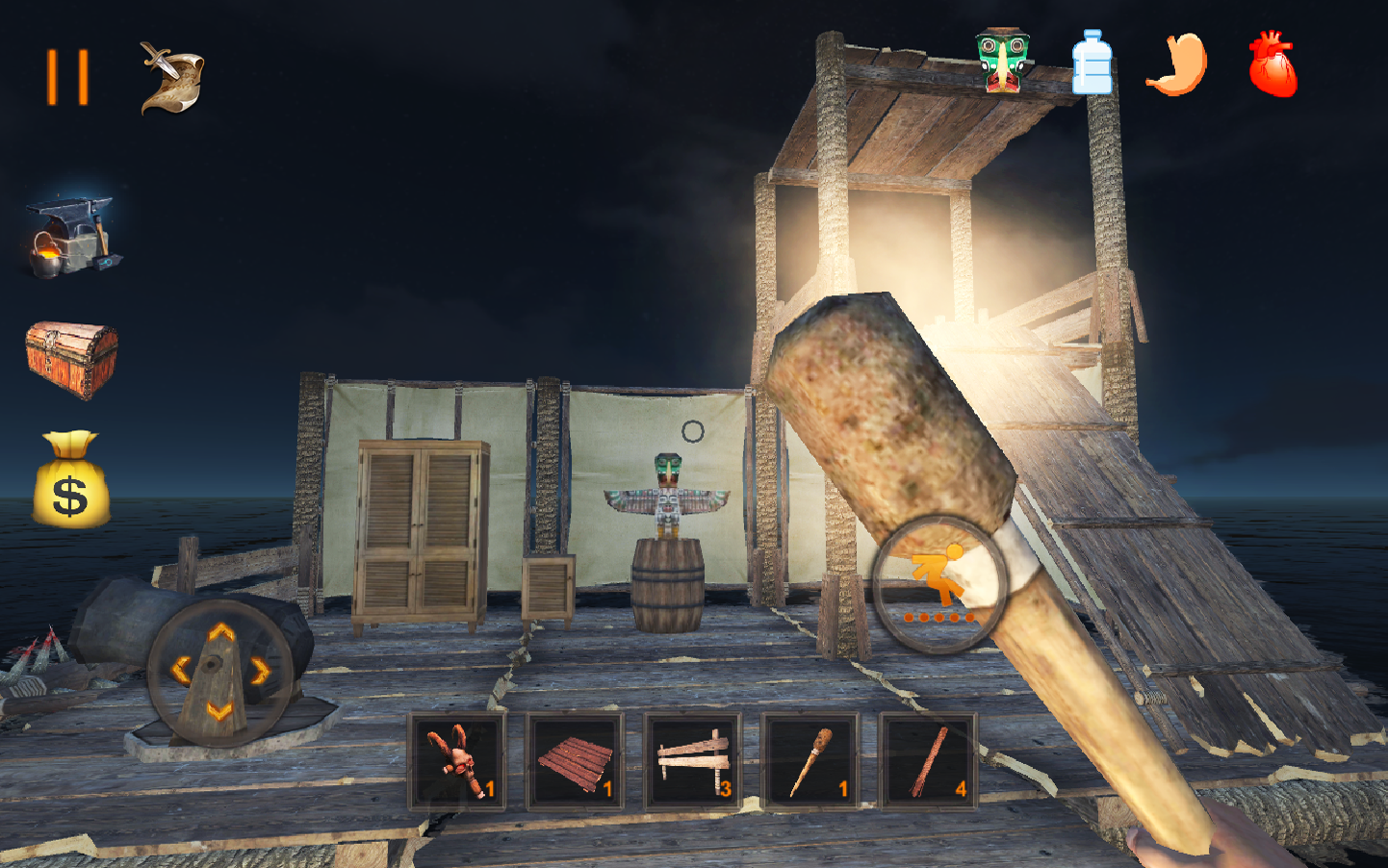Equip the wooden club hotbar slot
This screenshot has width=1388, height=868.
[810, 762]
